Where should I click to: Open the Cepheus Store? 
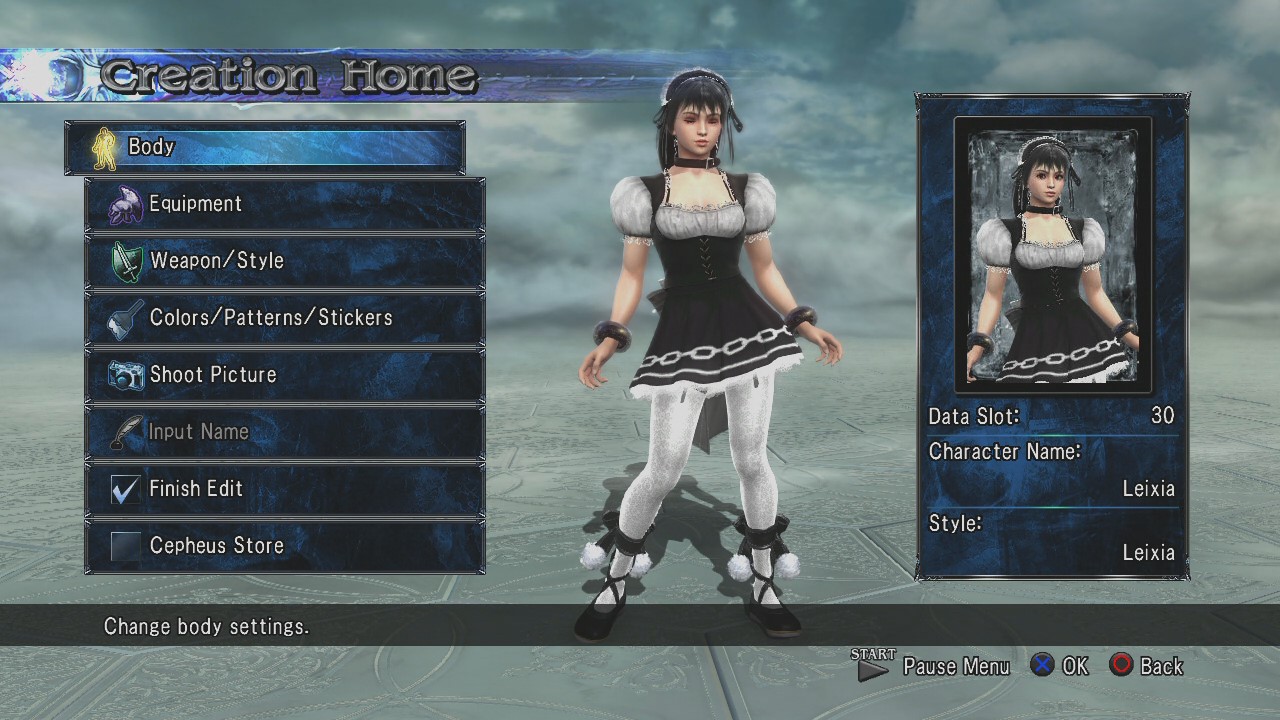[x=284, y=546]
